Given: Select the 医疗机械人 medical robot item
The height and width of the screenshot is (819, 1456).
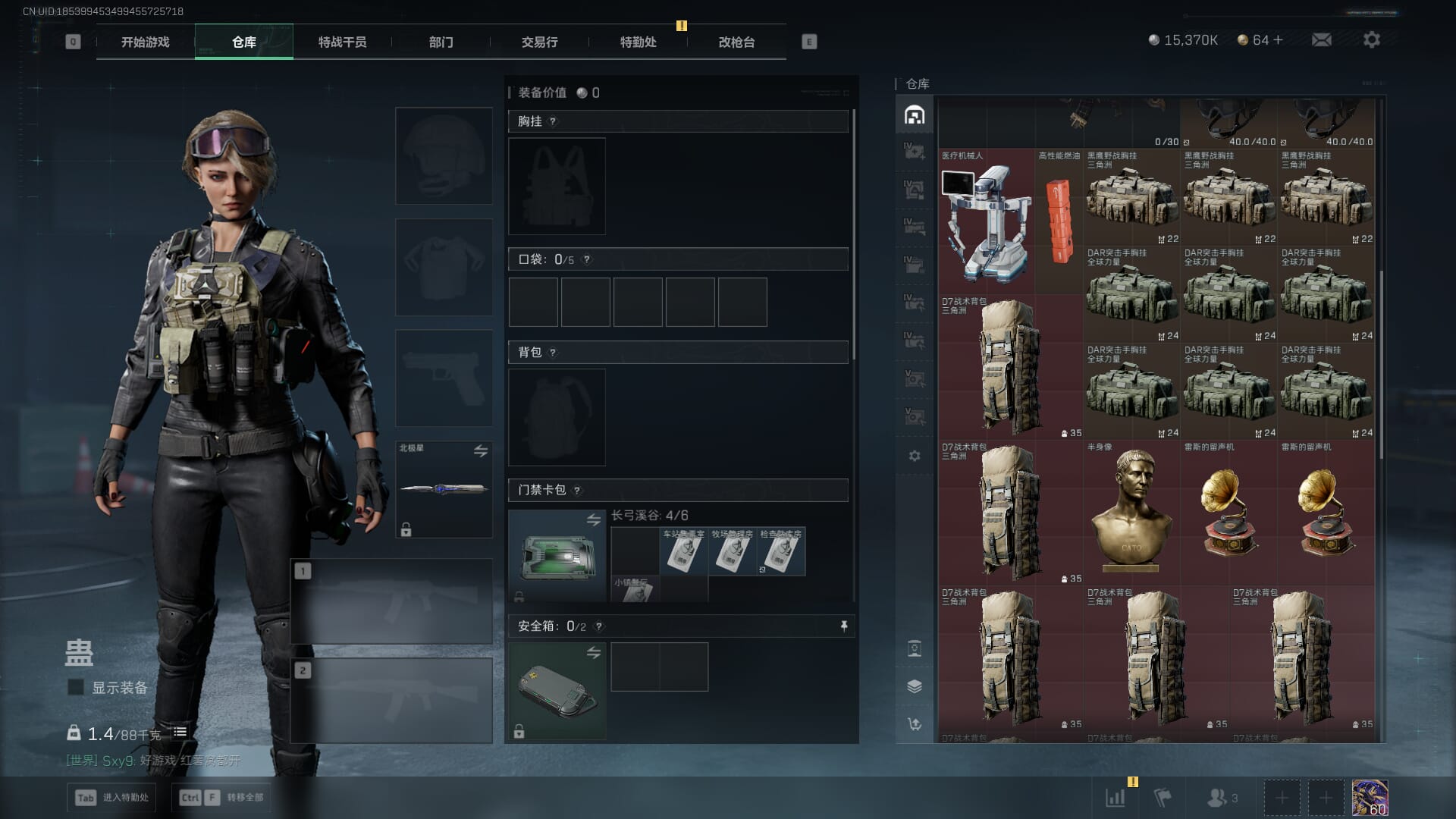Looking at the screenshot, I should tap(986, 221).
